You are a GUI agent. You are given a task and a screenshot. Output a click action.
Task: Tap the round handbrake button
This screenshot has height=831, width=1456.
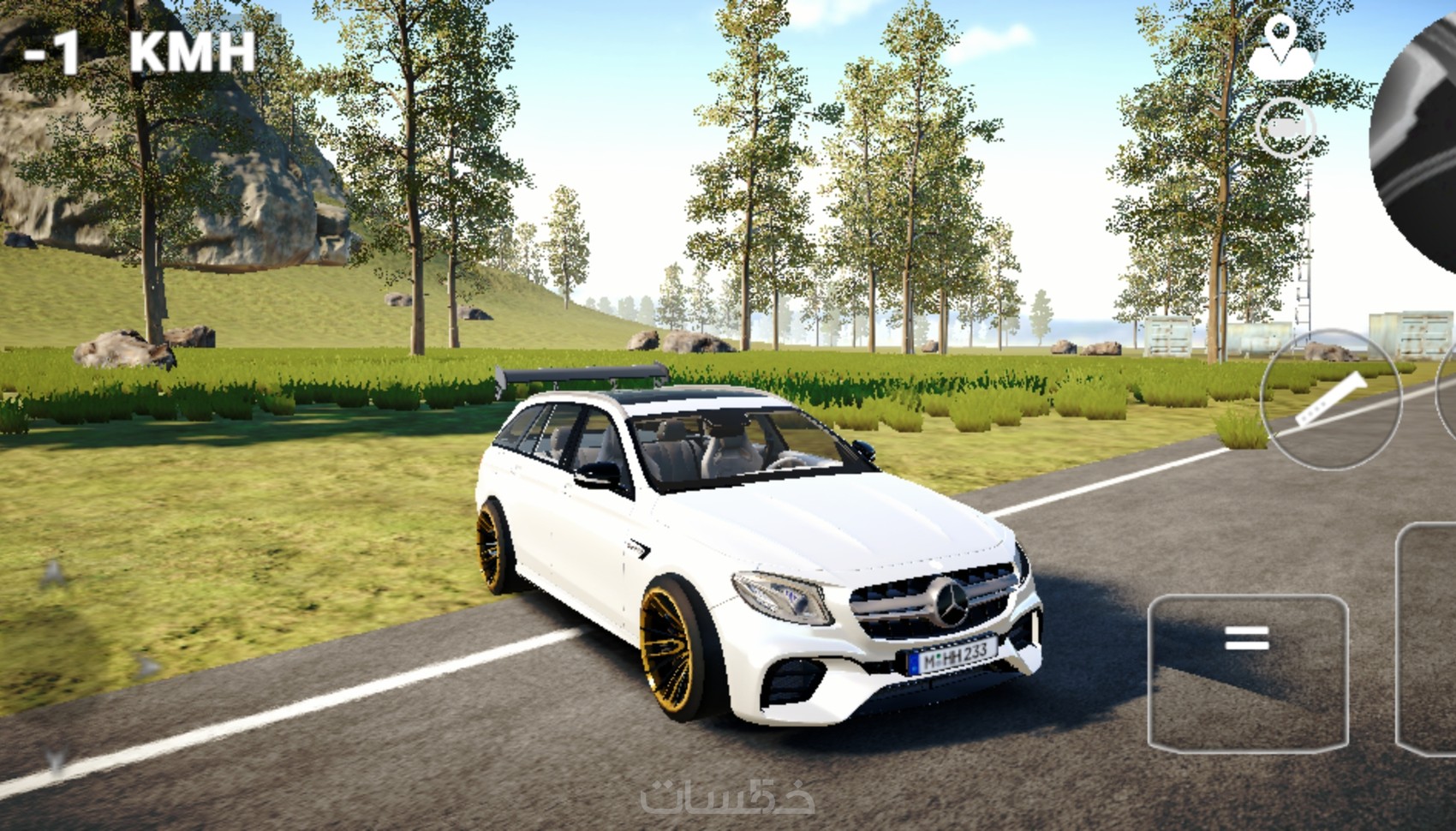click(1330, 399)
